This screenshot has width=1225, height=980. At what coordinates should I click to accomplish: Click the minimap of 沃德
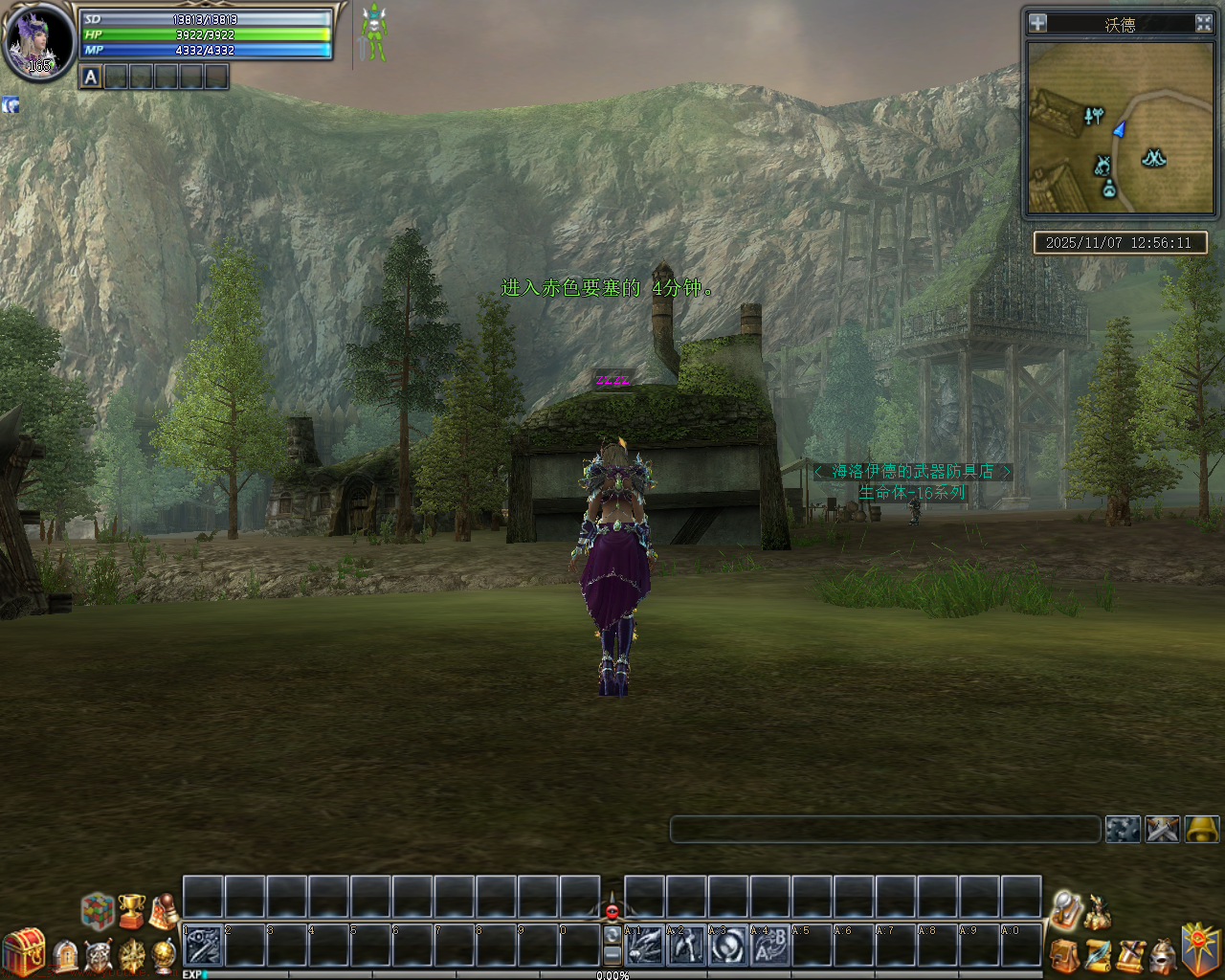point(1119,127)
